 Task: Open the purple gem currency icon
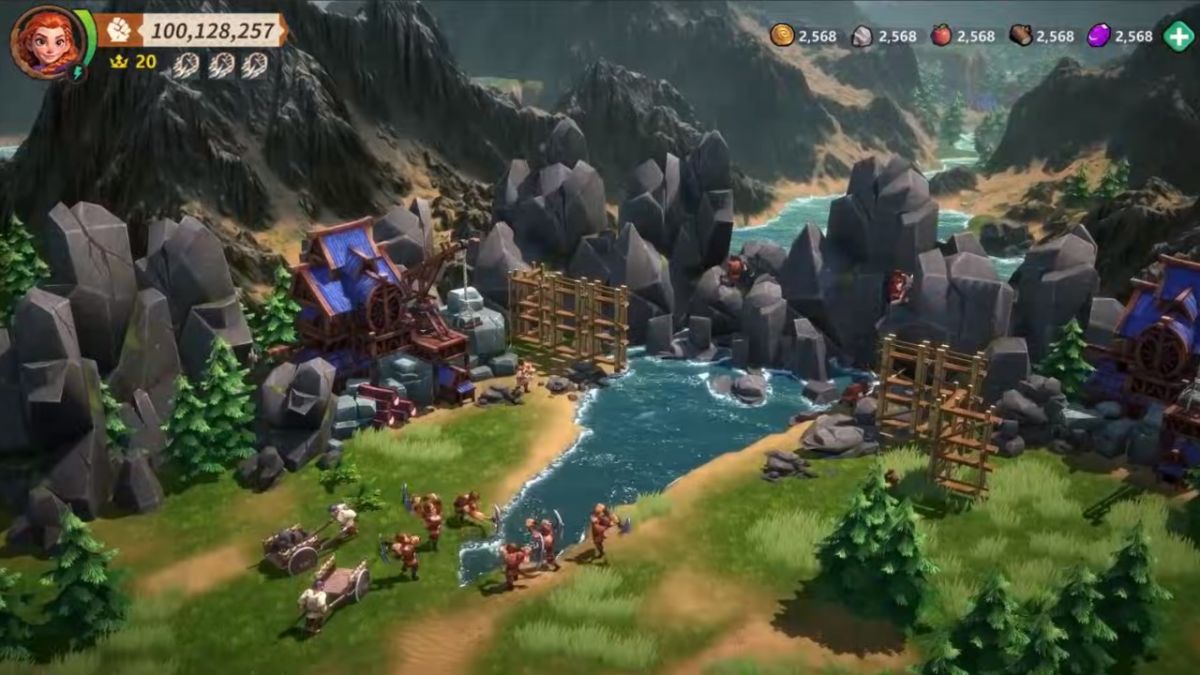pyautogui.click(x=1098, y=36)
